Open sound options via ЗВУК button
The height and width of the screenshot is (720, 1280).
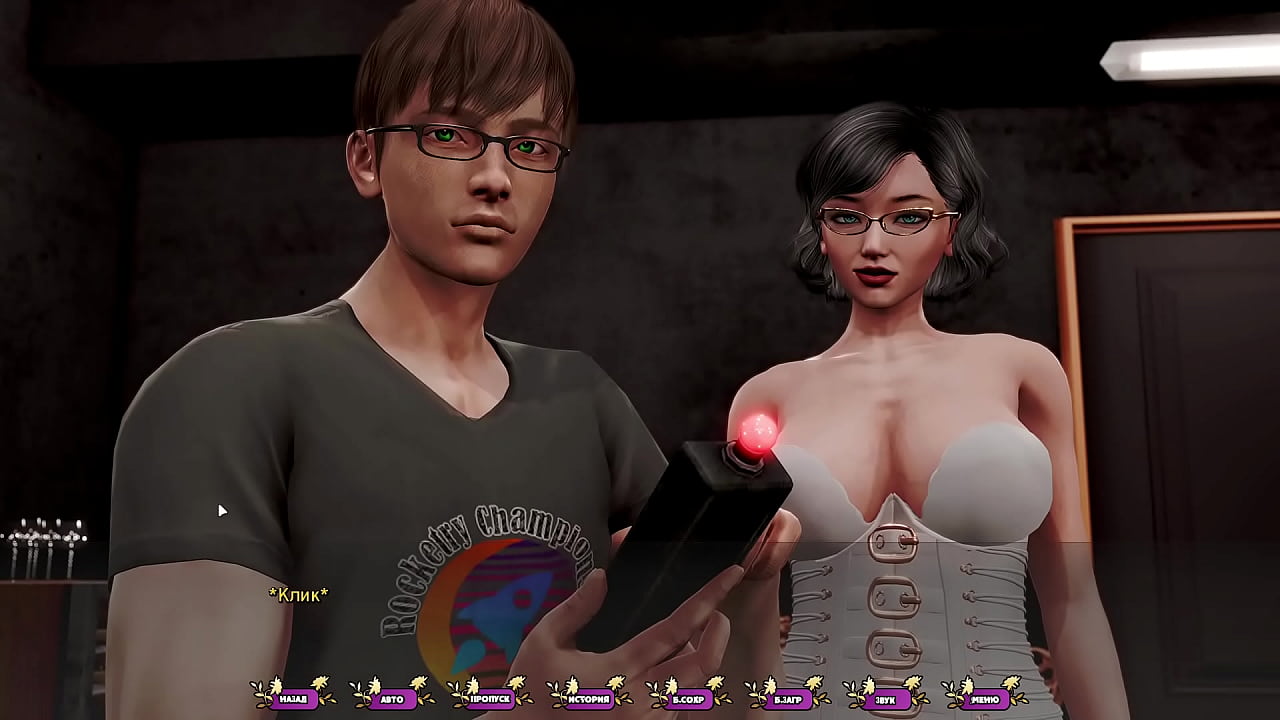click(886, 699)
